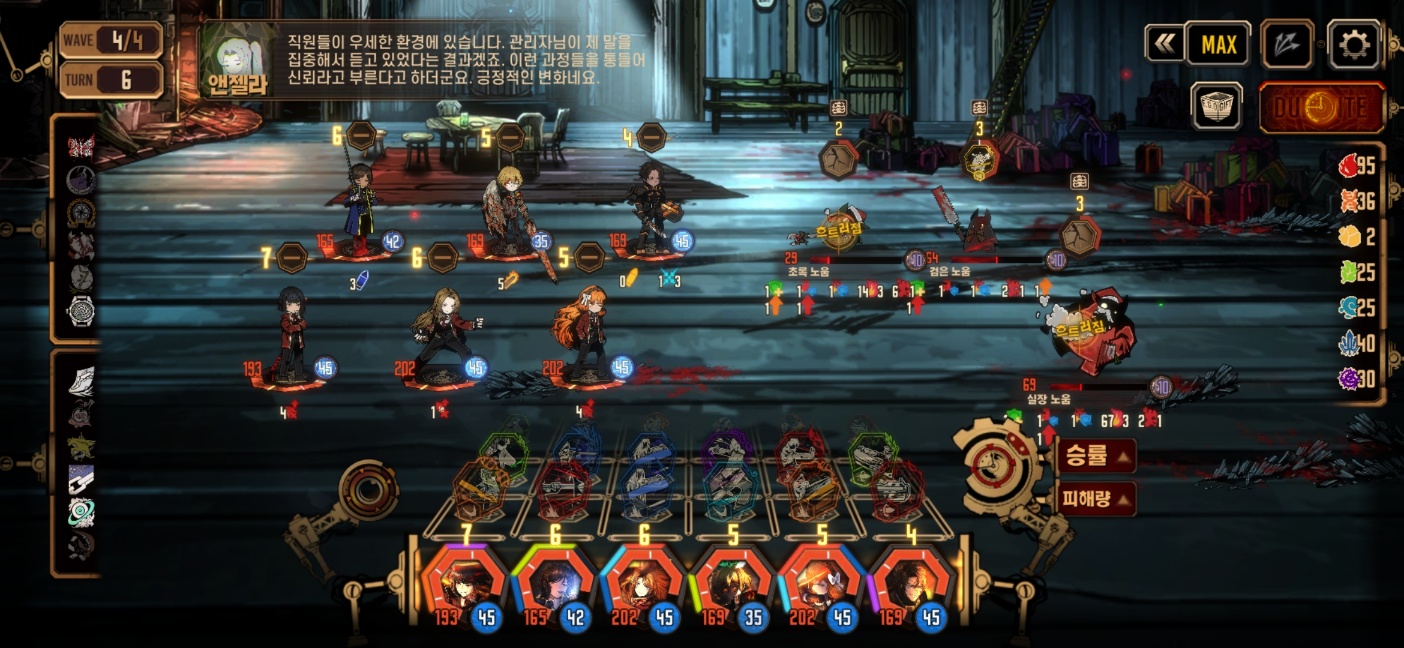
Task: Click the three-arrows targeting icon
Action: pos(1287,44)
